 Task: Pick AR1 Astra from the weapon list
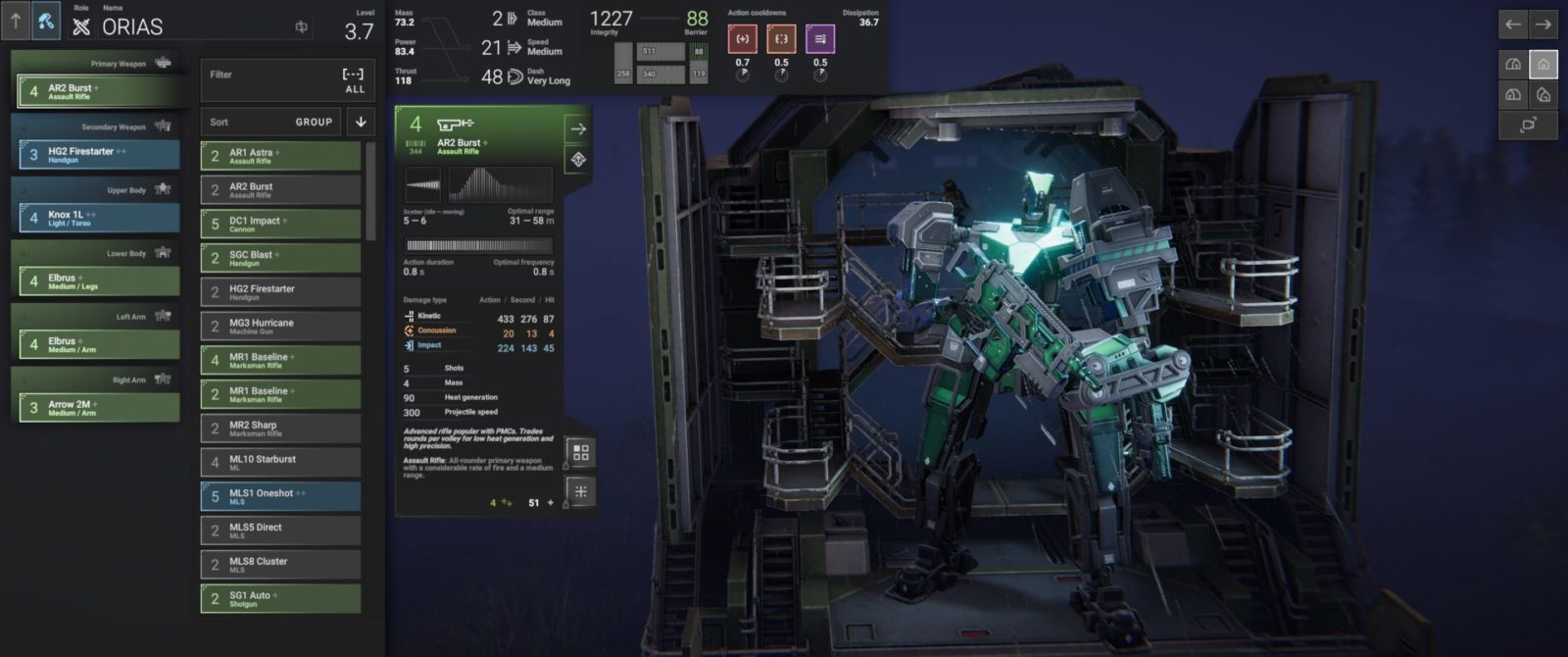(281, 157)
